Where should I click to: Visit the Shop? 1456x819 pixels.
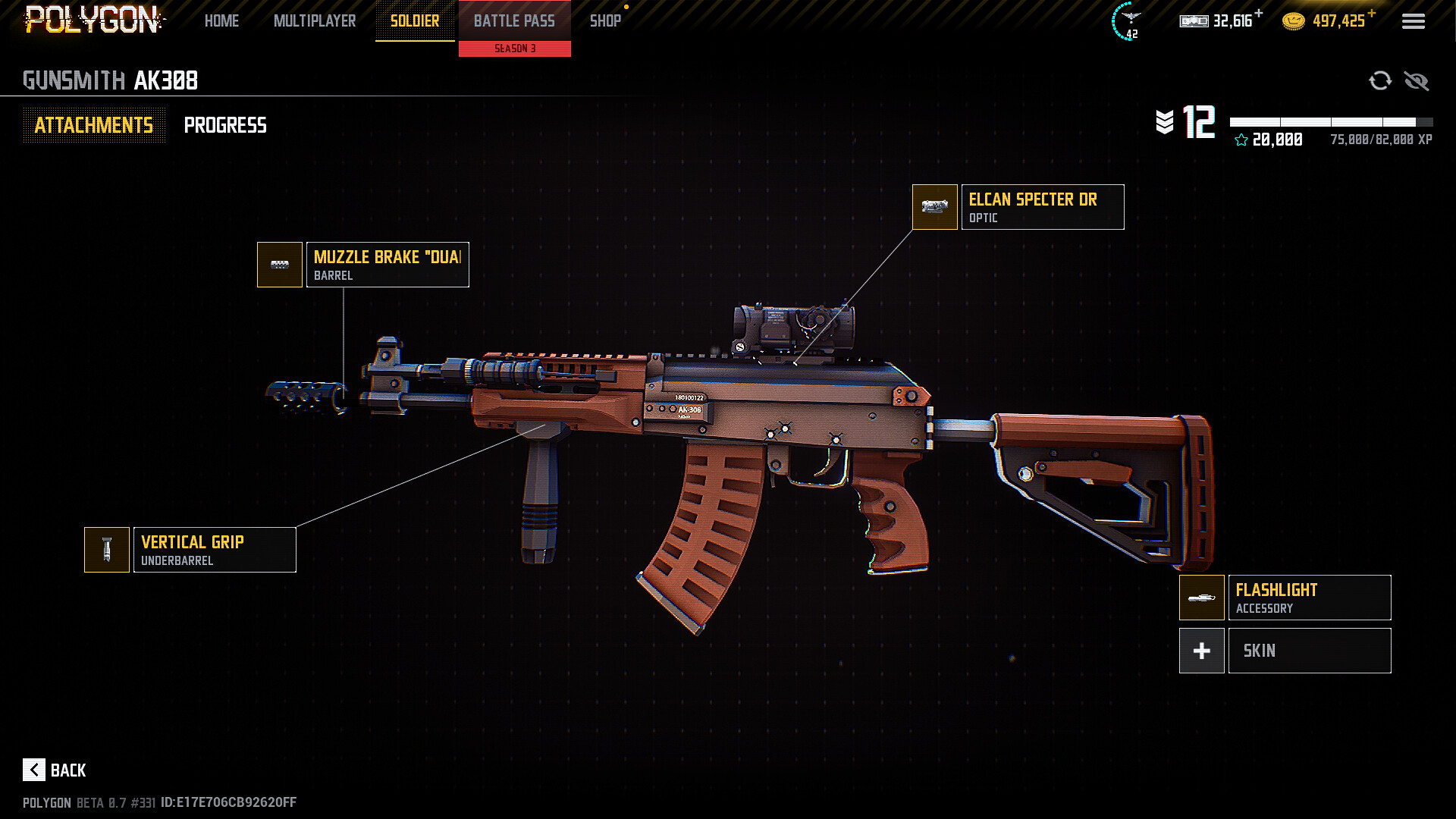[605, 21]
